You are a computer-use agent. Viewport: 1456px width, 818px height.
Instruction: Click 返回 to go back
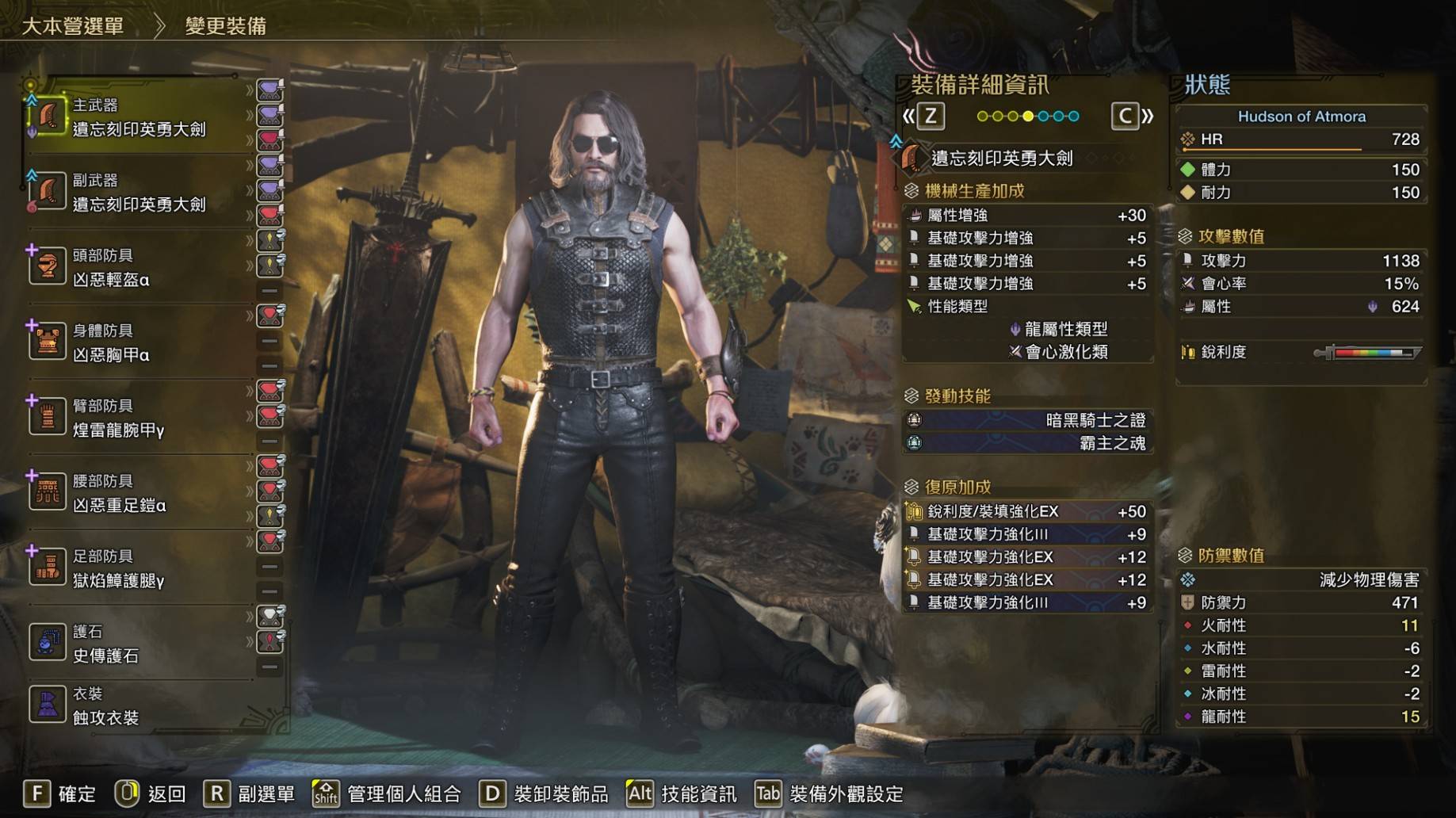click(151, 793)
